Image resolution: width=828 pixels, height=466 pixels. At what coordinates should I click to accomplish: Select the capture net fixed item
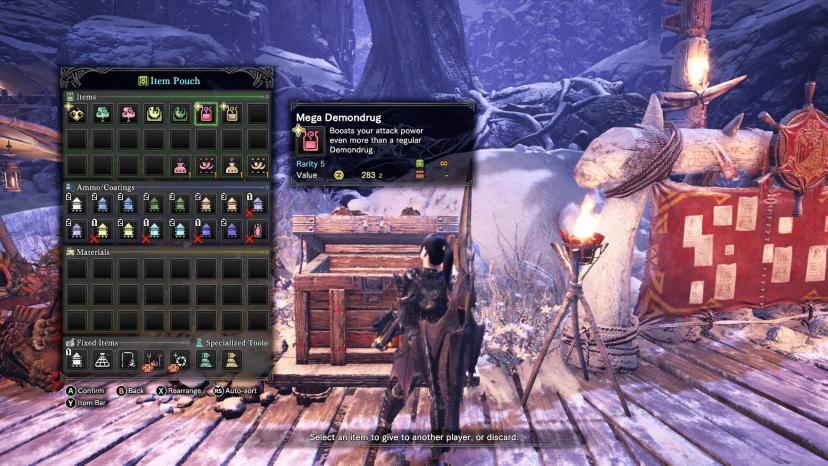(x=103, y=360)
